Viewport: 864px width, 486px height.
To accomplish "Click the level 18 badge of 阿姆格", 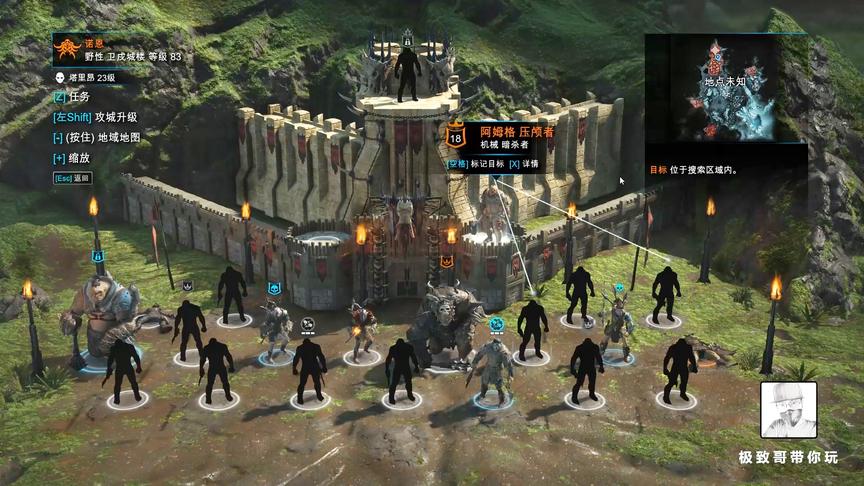I will 456,137.
